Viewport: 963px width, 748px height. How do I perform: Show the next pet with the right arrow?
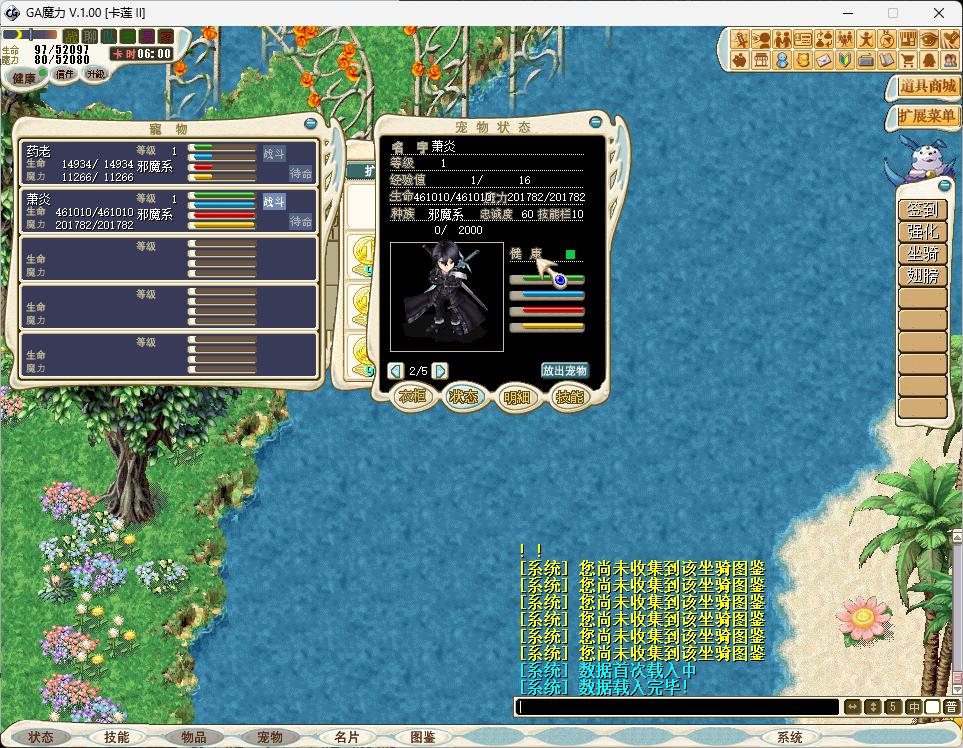coord(440,371)
